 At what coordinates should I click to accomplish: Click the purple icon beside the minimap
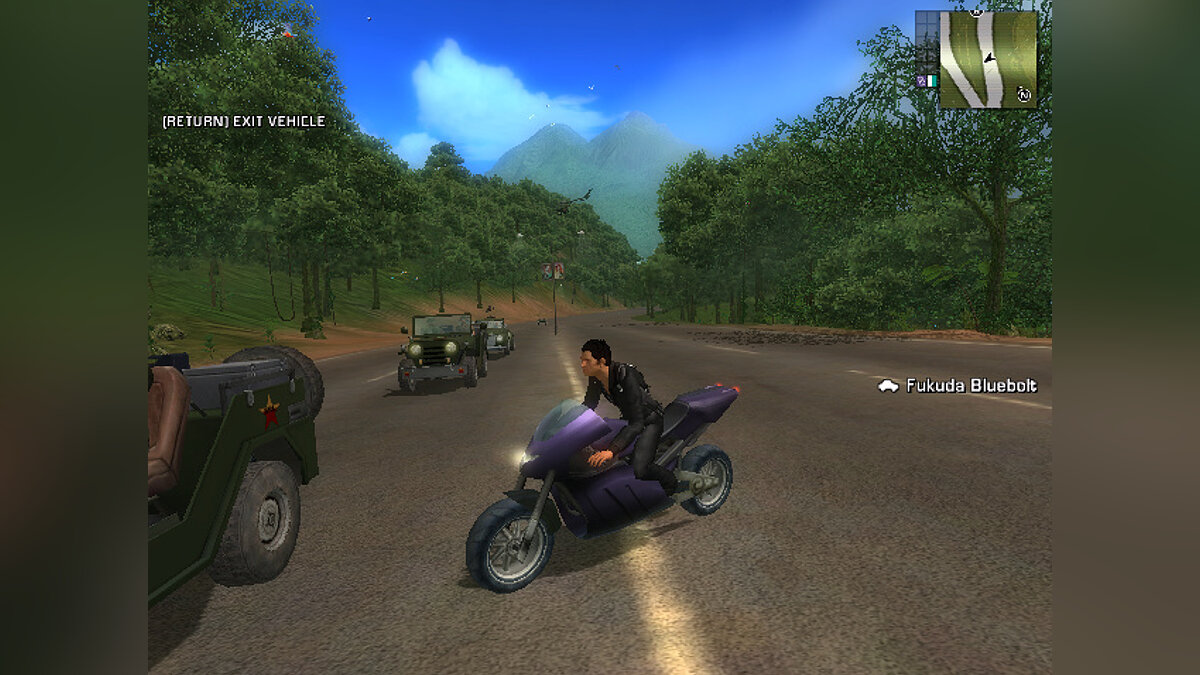(921, 81)
